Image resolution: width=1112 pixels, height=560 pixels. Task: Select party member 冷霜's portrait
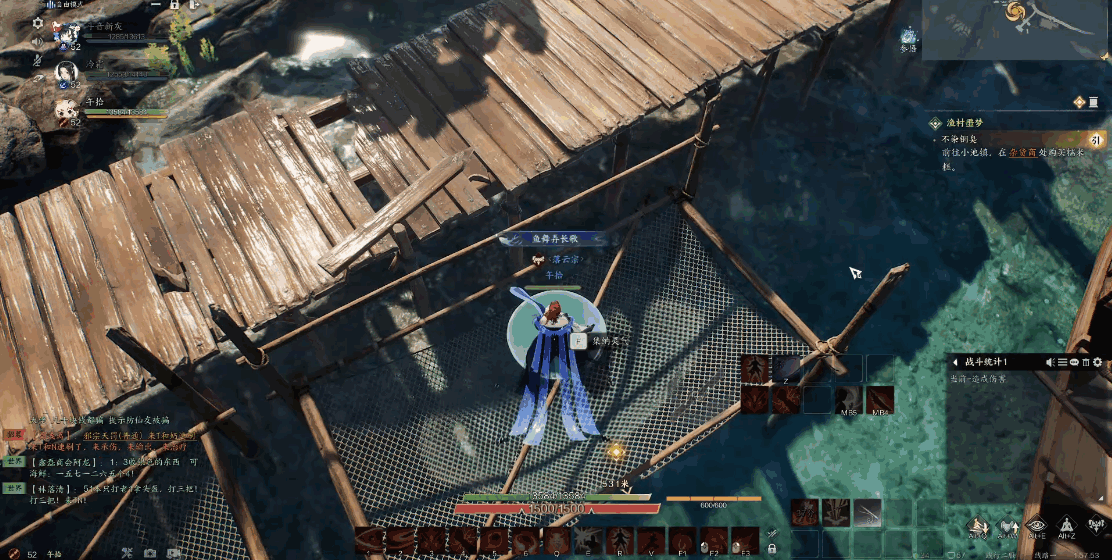click(x=66, y=74)
